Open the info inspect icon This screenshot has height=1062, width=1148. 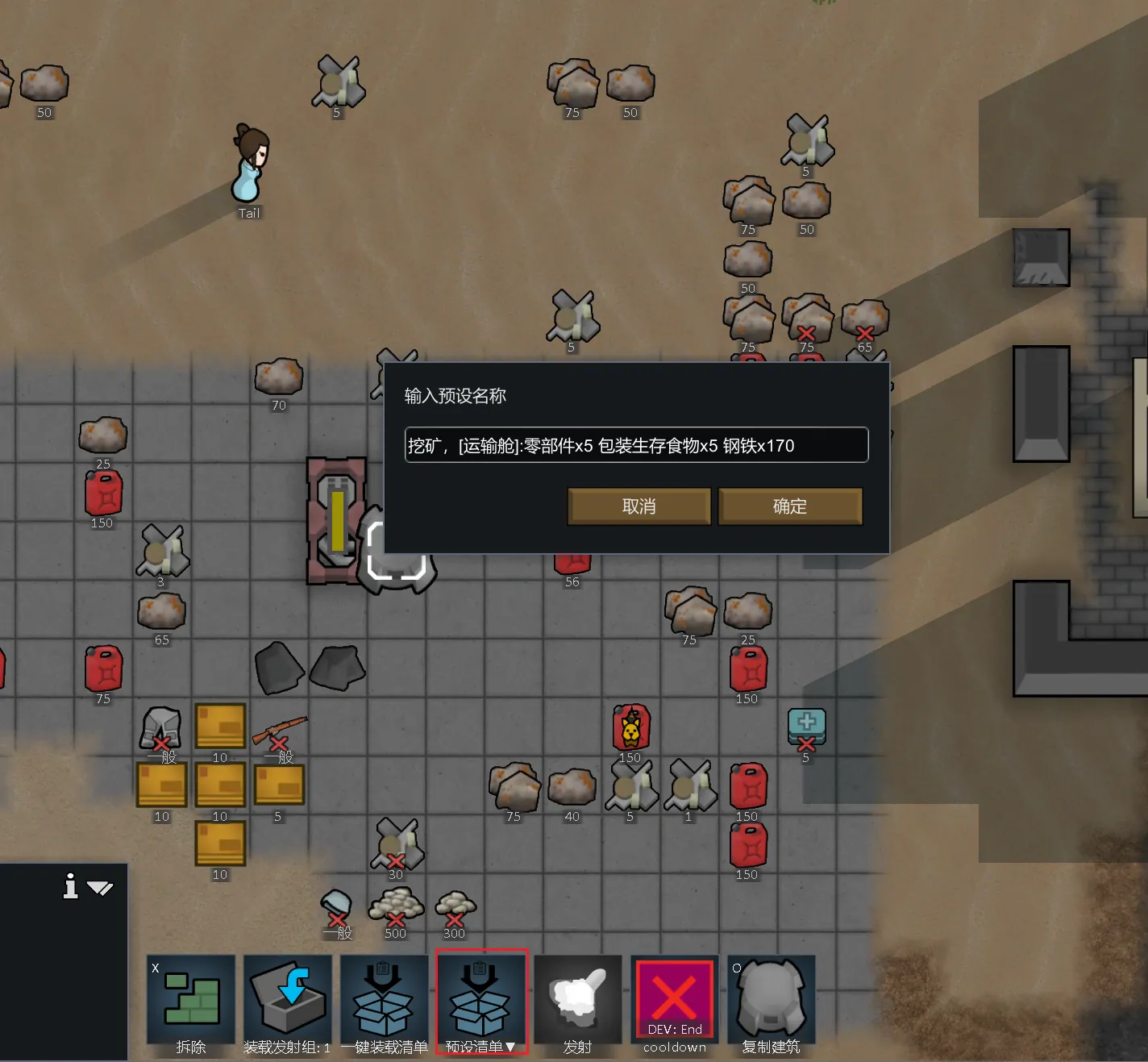(71, 886)
